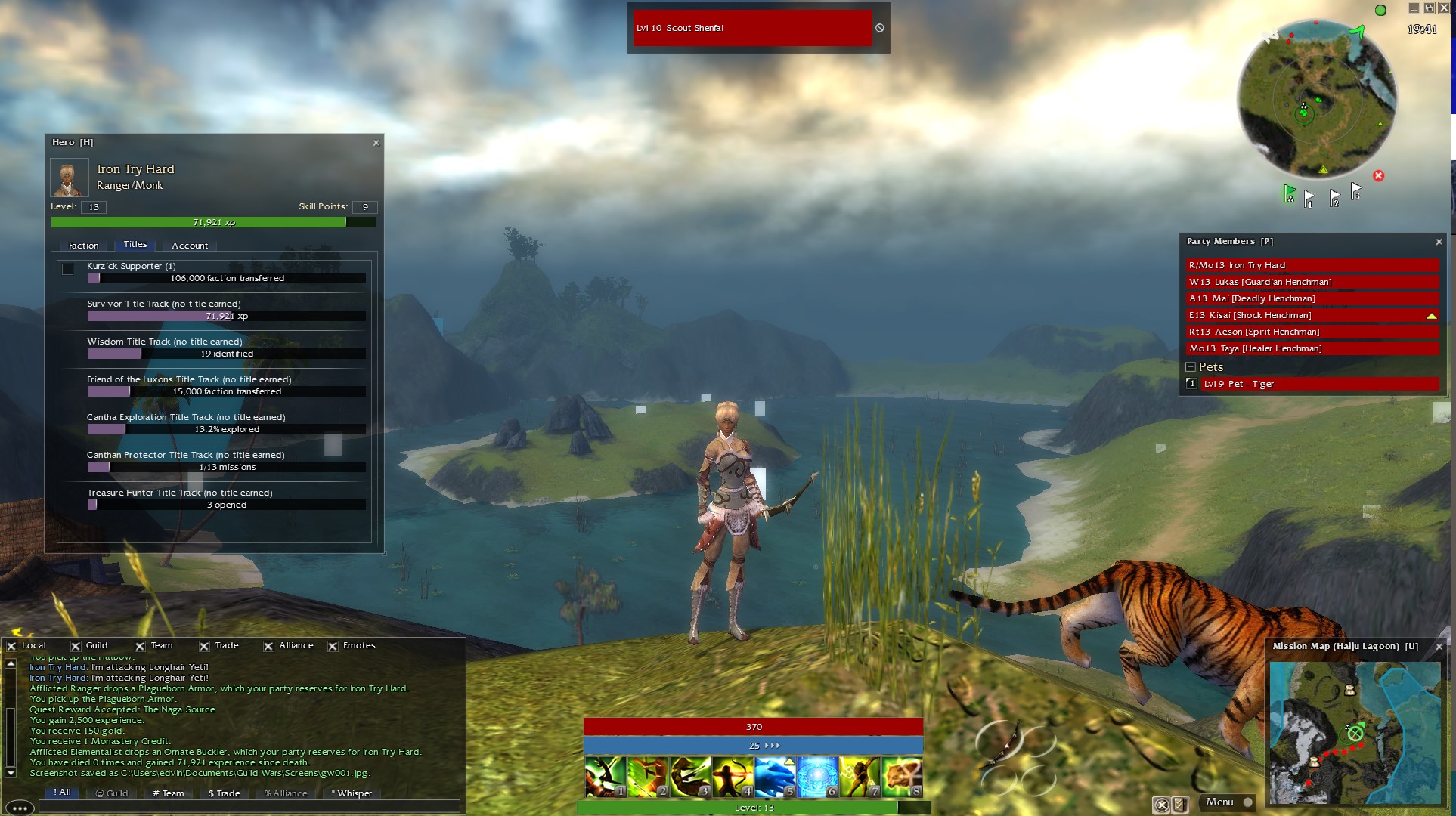Viewport: 1456px width, 816px height.
Task: Toggle the Trade chat filter checkbox
Action: point(205,646)
